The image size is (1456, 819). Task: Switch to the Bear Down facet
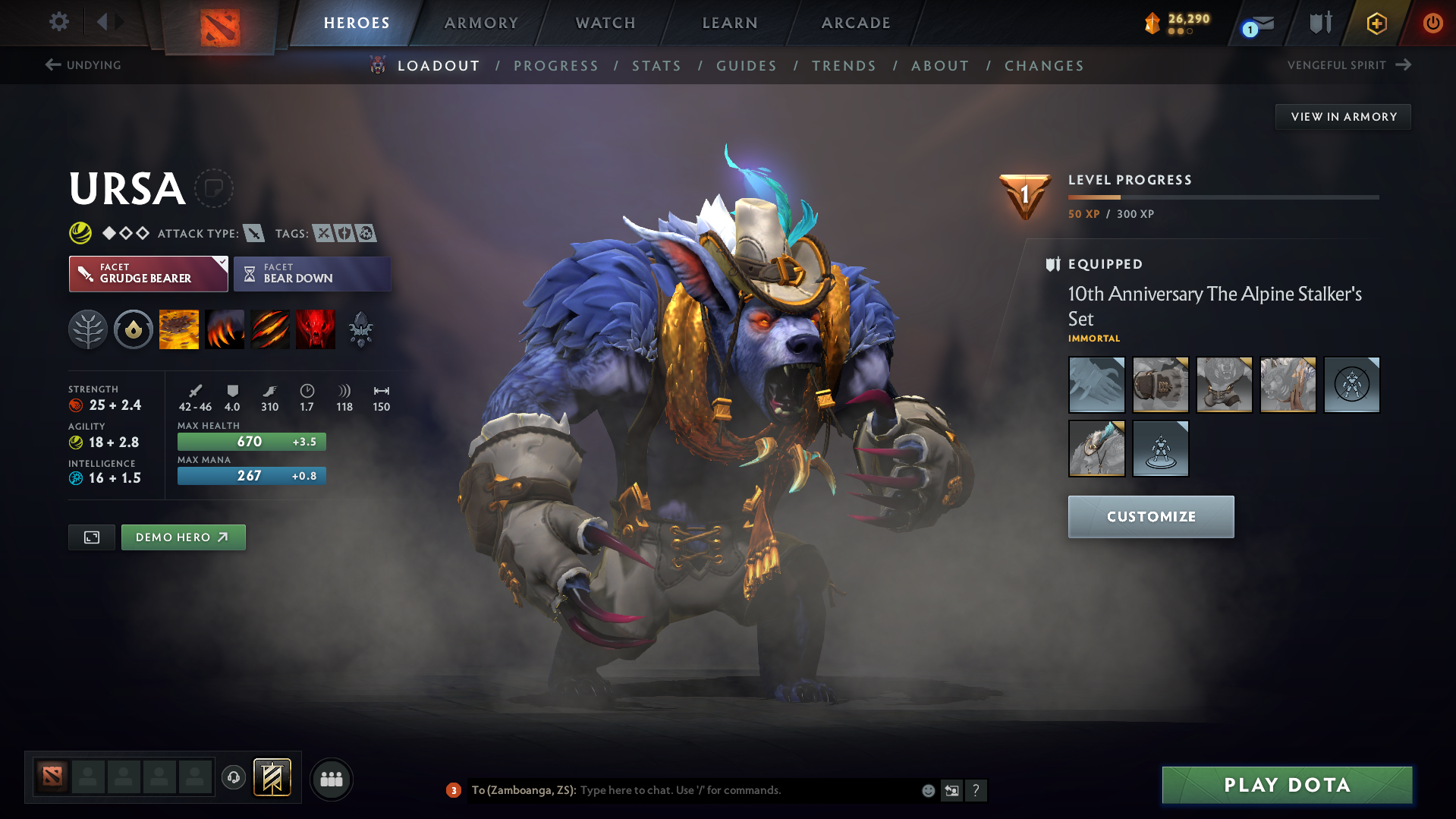click(x=312, y=273)
